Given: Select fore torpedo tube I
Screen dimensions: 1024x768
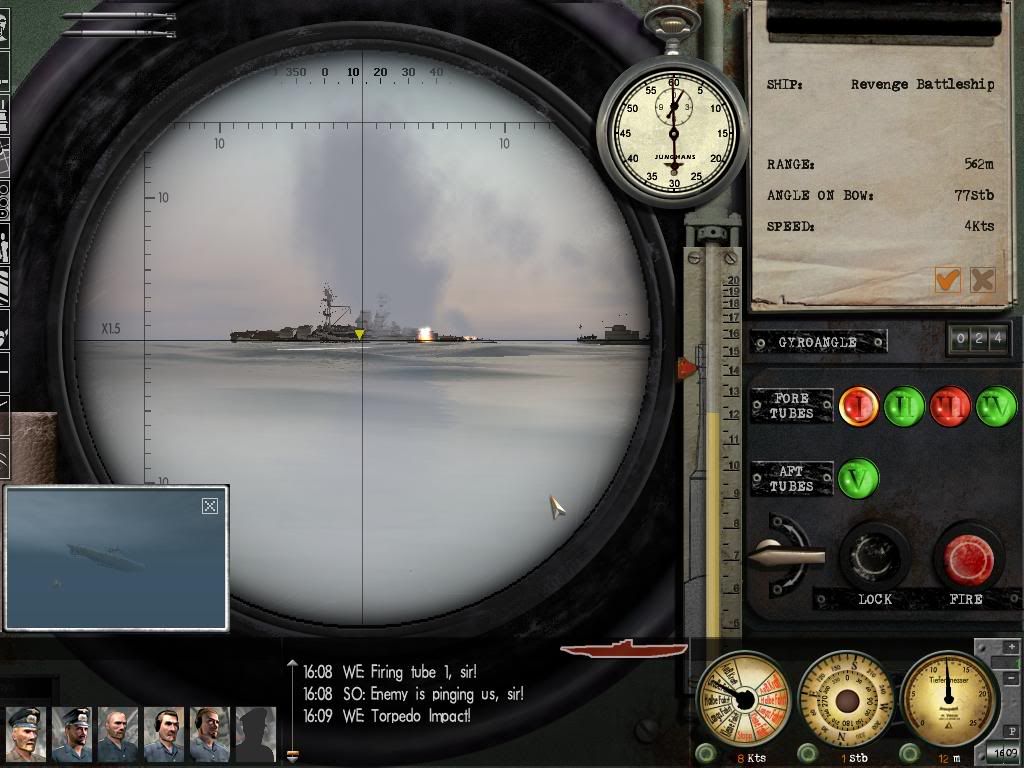Looking at the screenshot, I should (x=858, y=407).
